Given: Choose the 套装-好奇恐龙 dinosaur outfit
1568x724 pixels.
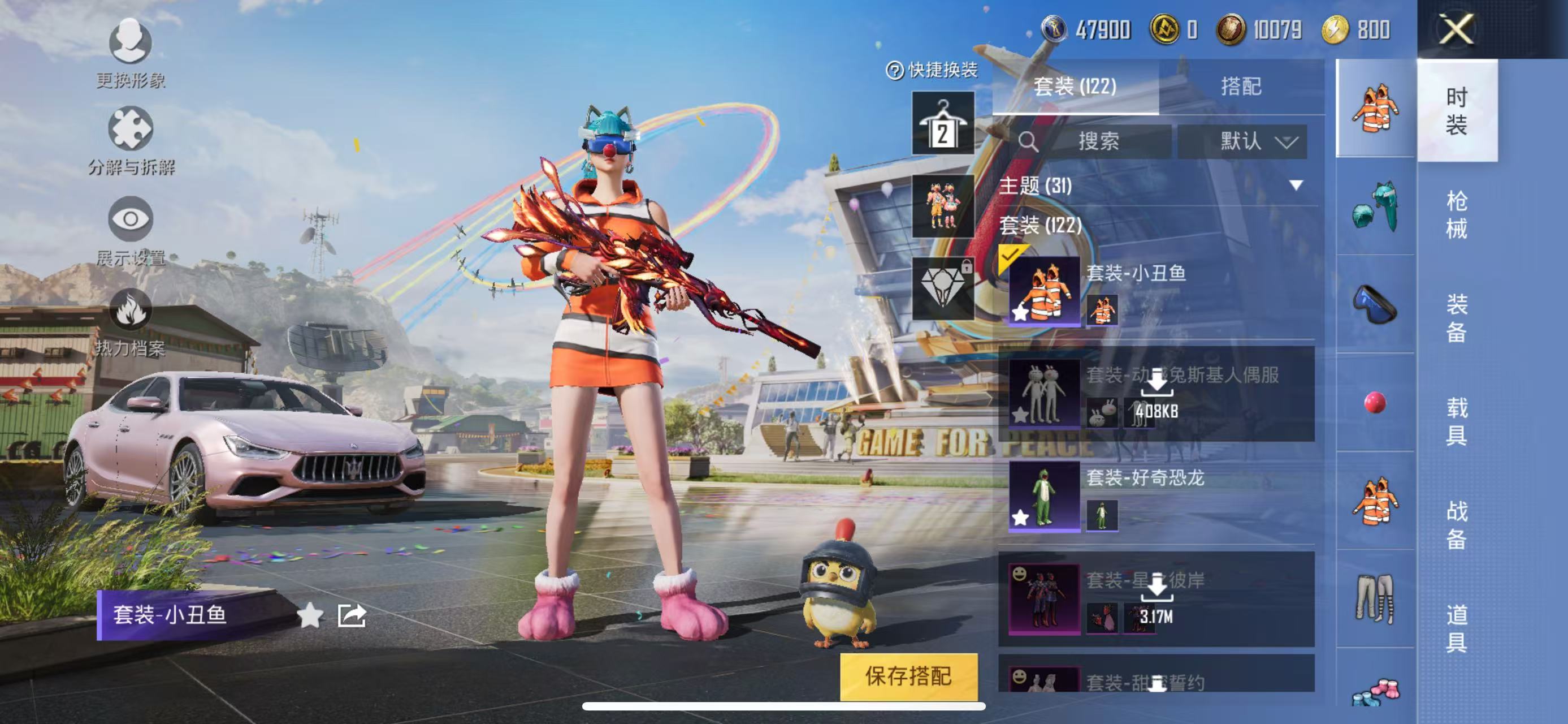Looking at the screenshot, I should point(1156,496).
